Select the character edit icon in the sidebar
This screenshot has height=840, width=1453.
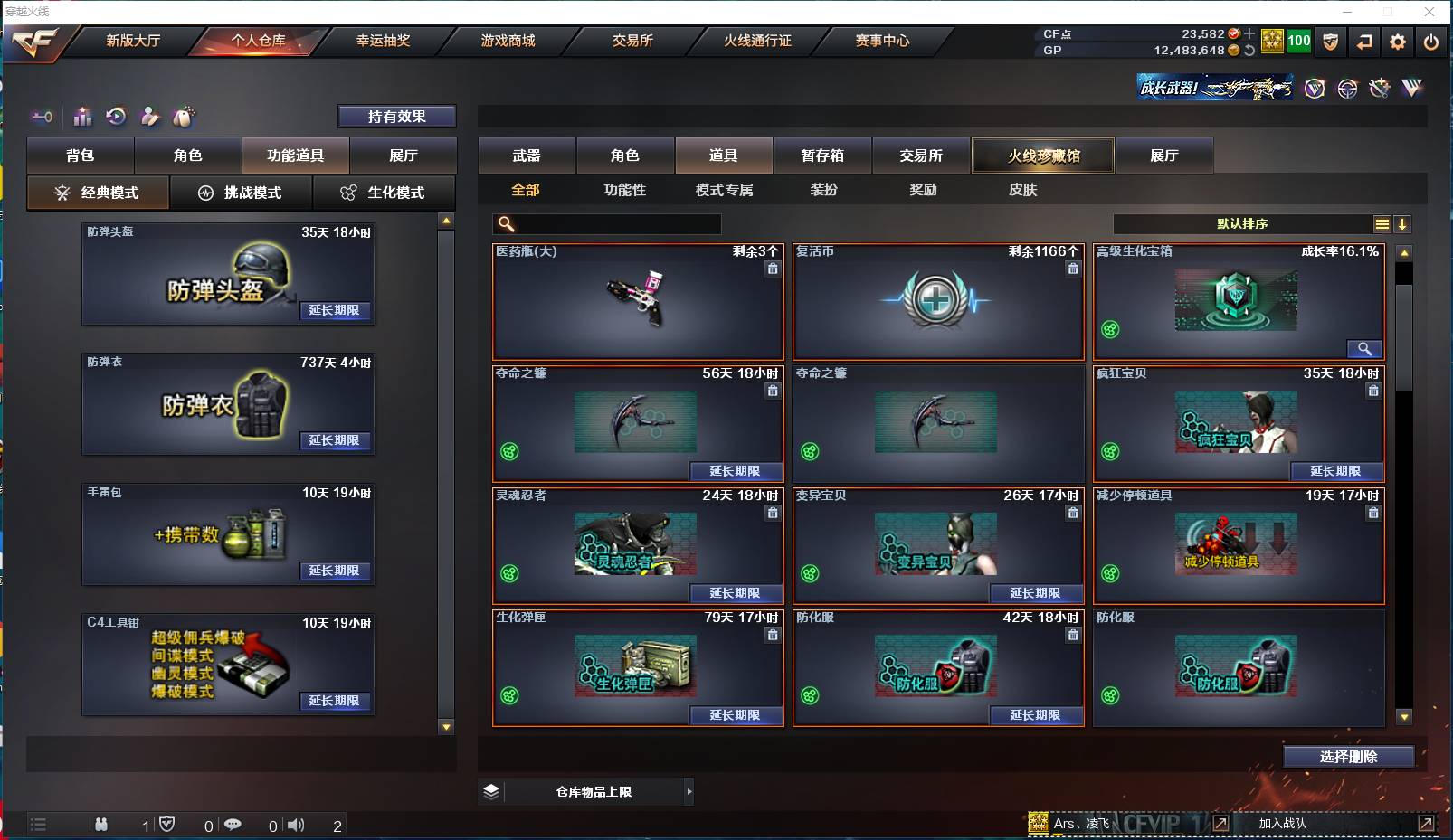(x=148, y=116)
